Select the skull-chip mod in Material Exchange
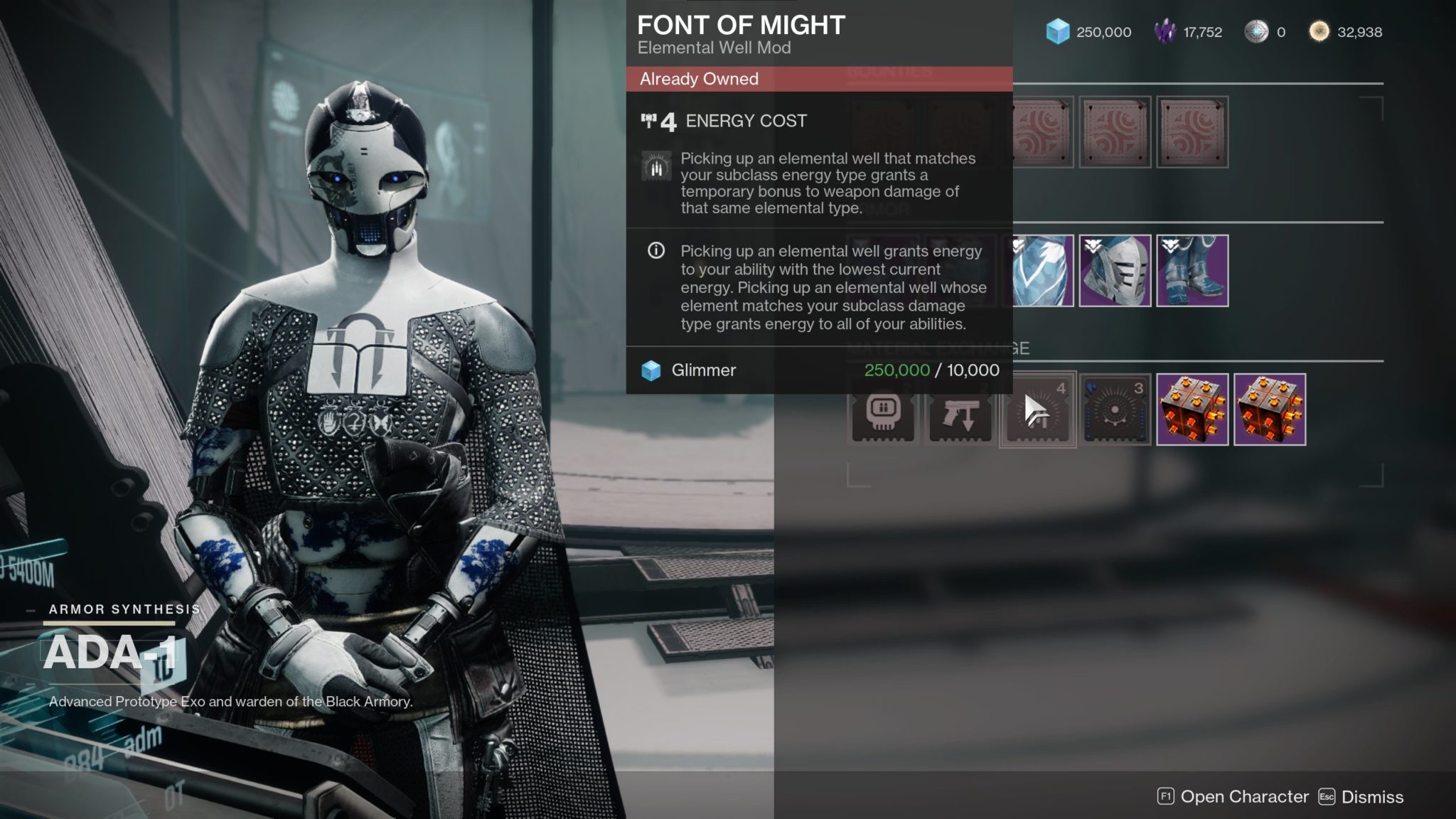The image size is (1456, 819). (882, 411)
